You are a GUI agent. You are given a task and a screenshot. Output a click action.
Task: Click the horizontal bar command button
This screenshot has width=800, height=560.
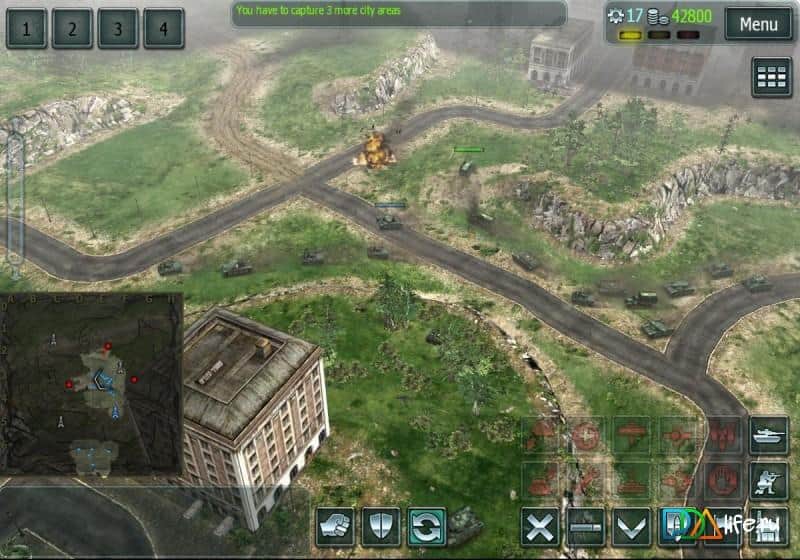pyautogui.click(x=586, y=526)
